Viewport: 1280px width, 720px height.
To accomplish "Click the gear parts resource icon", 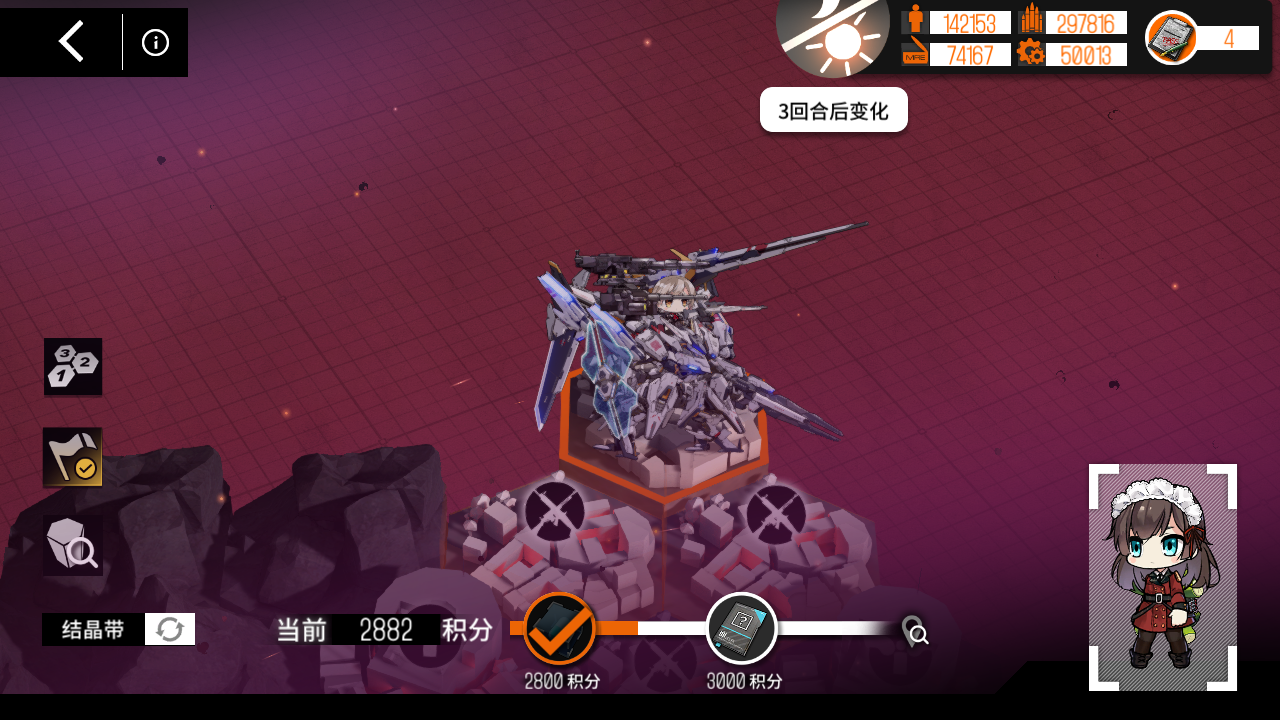I will pos(1033,55).
